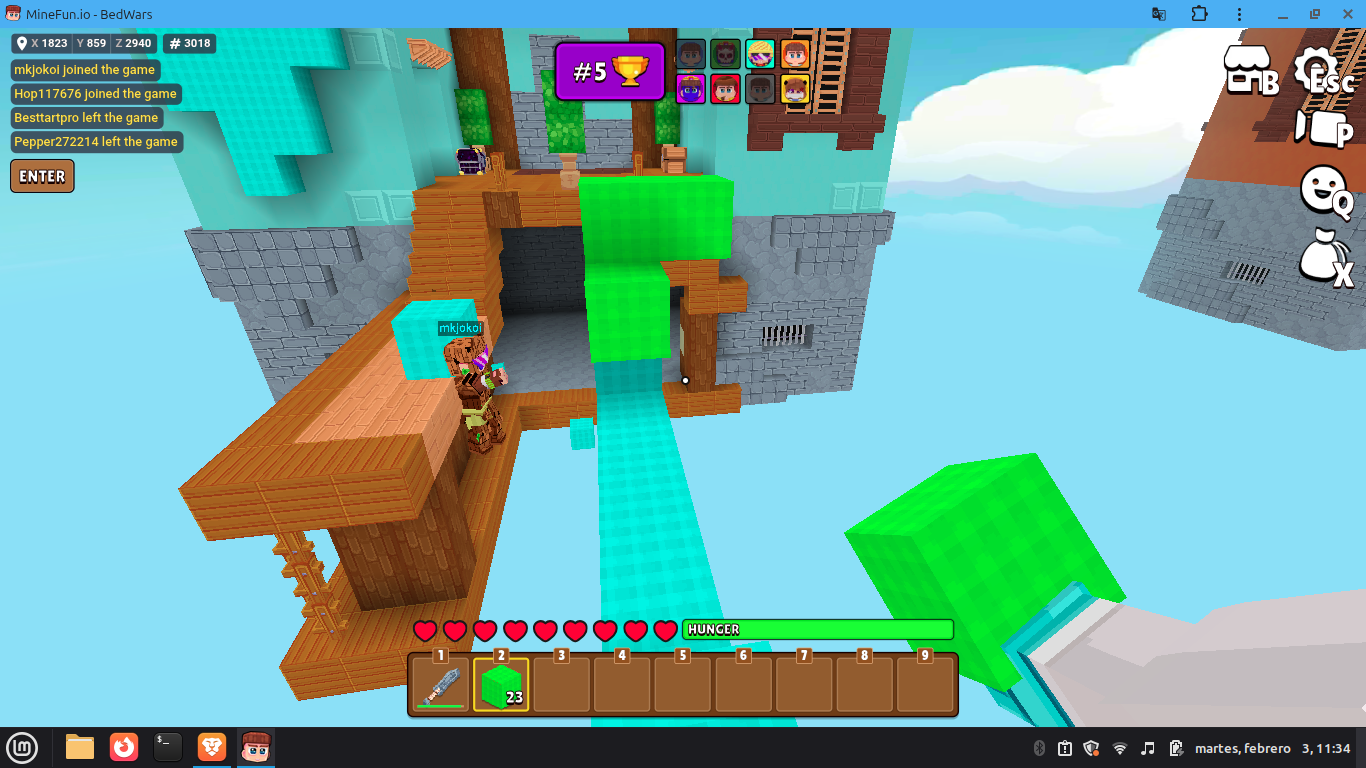The height and width of the screenshot is (768, 1366).
Task: Select the sword in hotbar slot 1
Action: [441, 684]
